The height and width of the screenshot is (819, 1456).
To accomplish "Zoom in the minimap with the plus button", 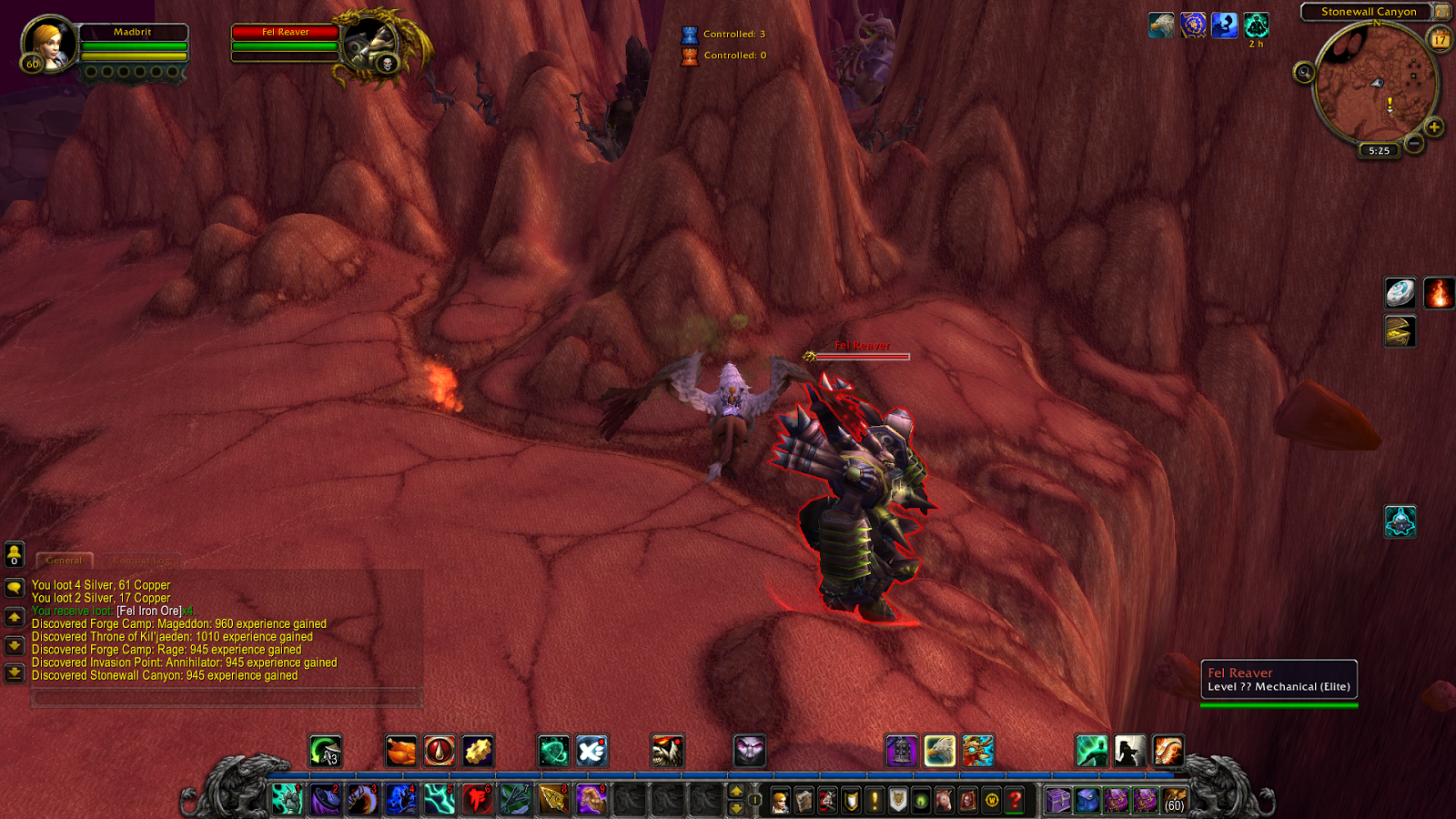I will click(x=1435, y=127).
